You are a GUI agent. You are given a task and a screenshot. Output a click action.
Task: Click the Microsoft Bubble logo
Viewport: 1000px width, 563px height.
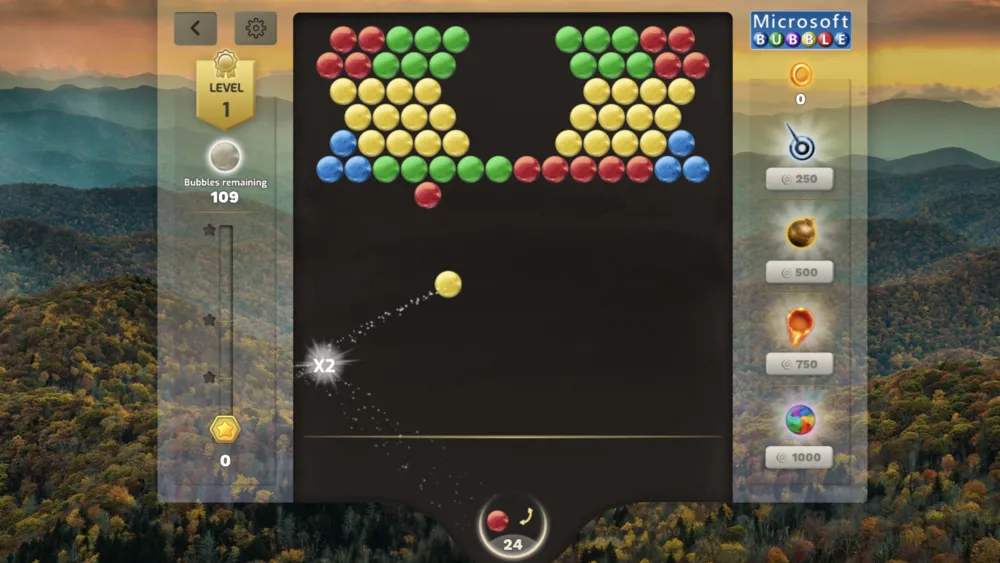tap(801, 30)
